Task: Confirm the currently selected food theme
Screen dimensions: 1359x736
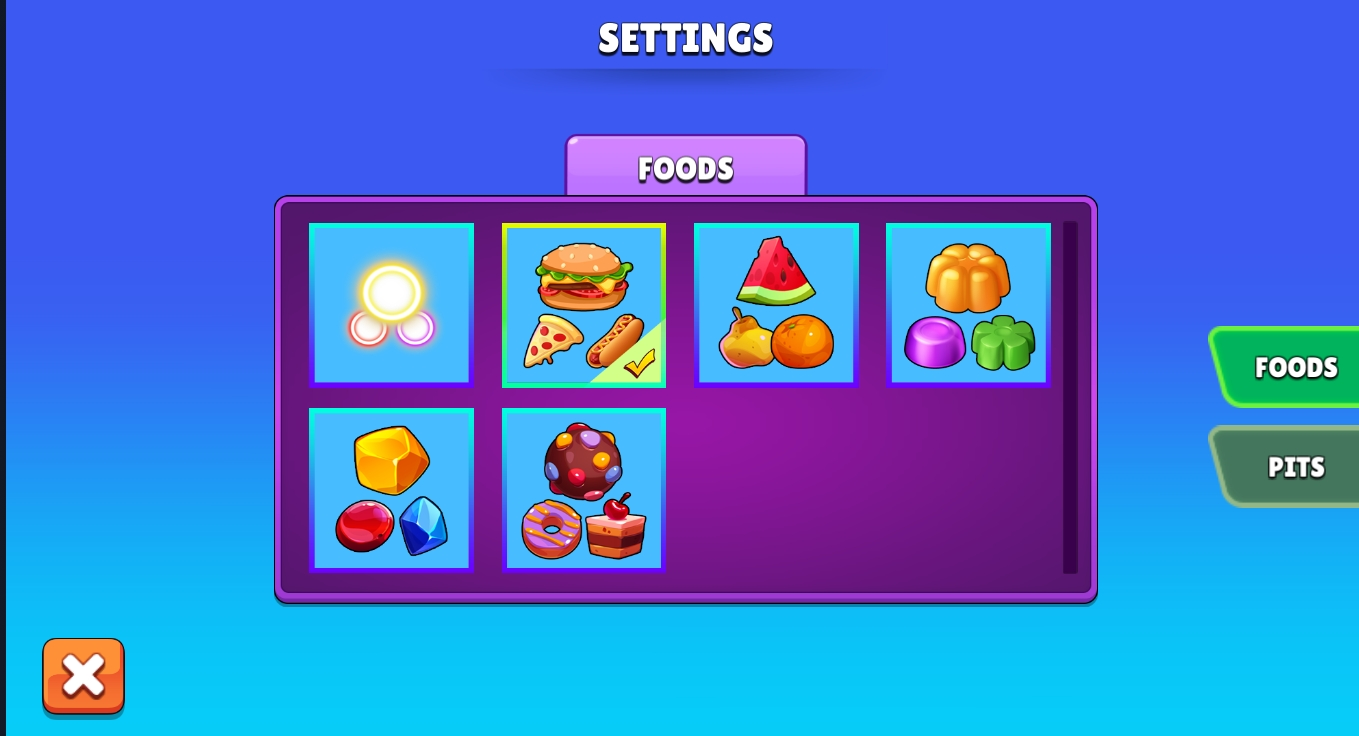Action: click(584, 303)
